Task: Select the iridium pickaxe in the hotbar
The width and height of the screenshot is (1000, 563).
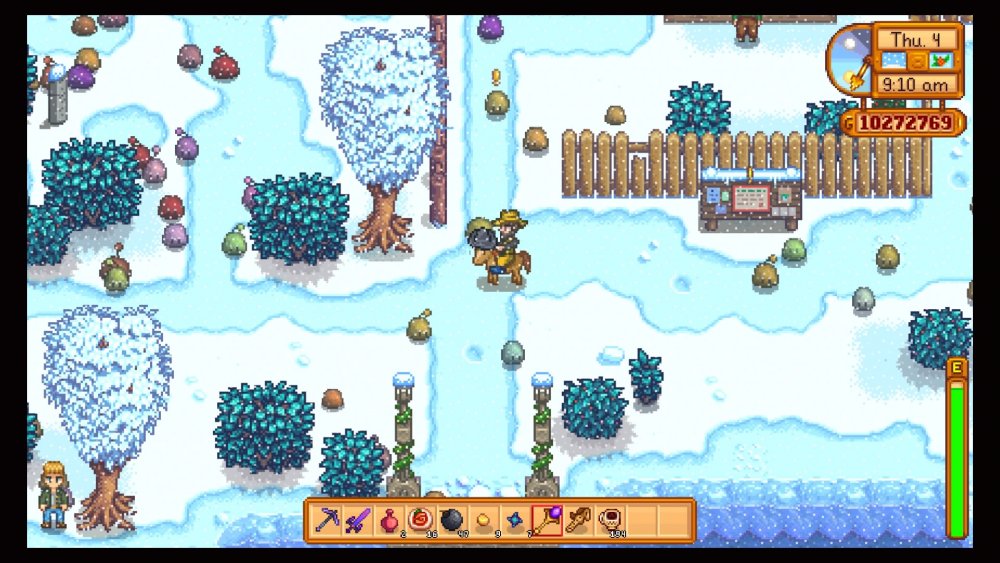Action: click(x=327, y=520)
